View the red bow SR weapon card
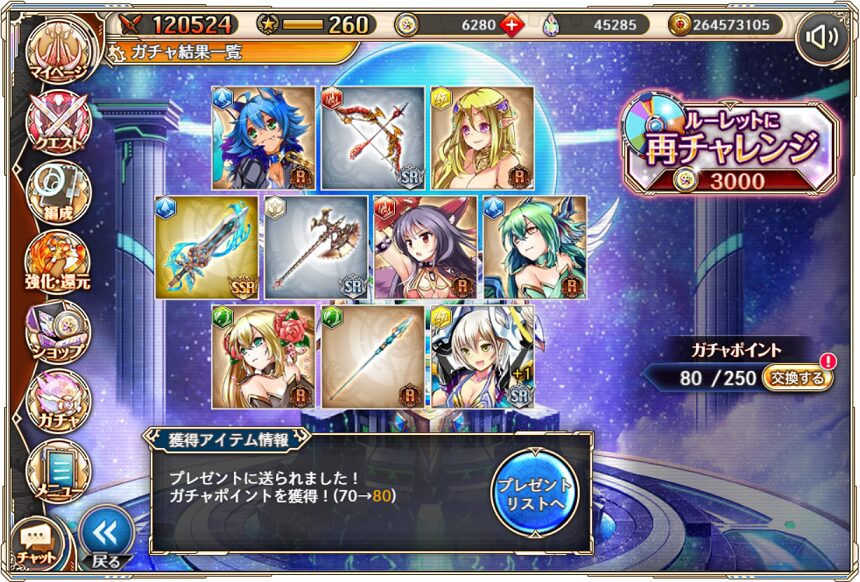The height and width of the screenshot is (582, 860). [x=372, y=137]
